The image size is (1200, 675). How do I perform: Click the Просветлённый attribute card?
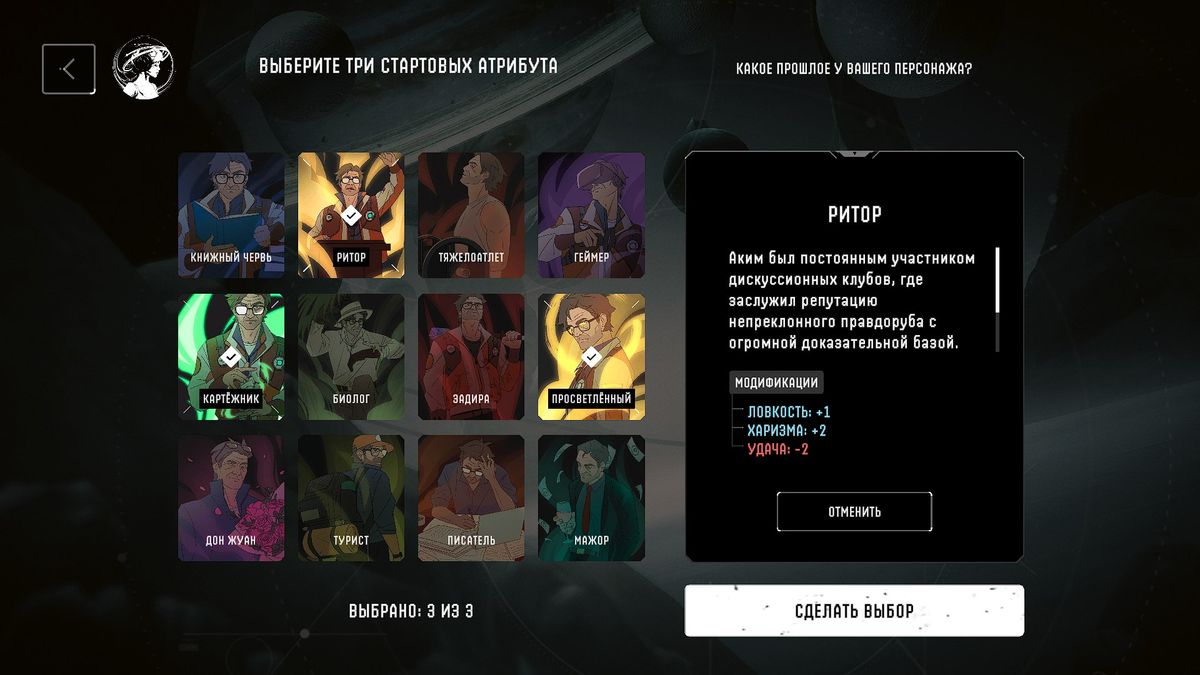(x=591, y=356)
